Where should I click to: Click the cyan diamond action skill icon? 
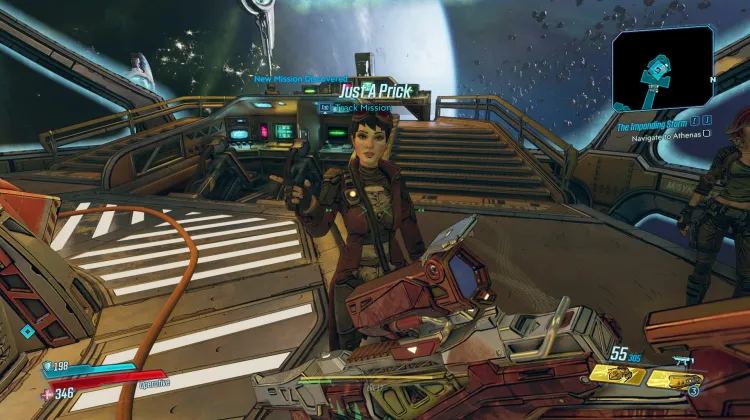(27, 331)
